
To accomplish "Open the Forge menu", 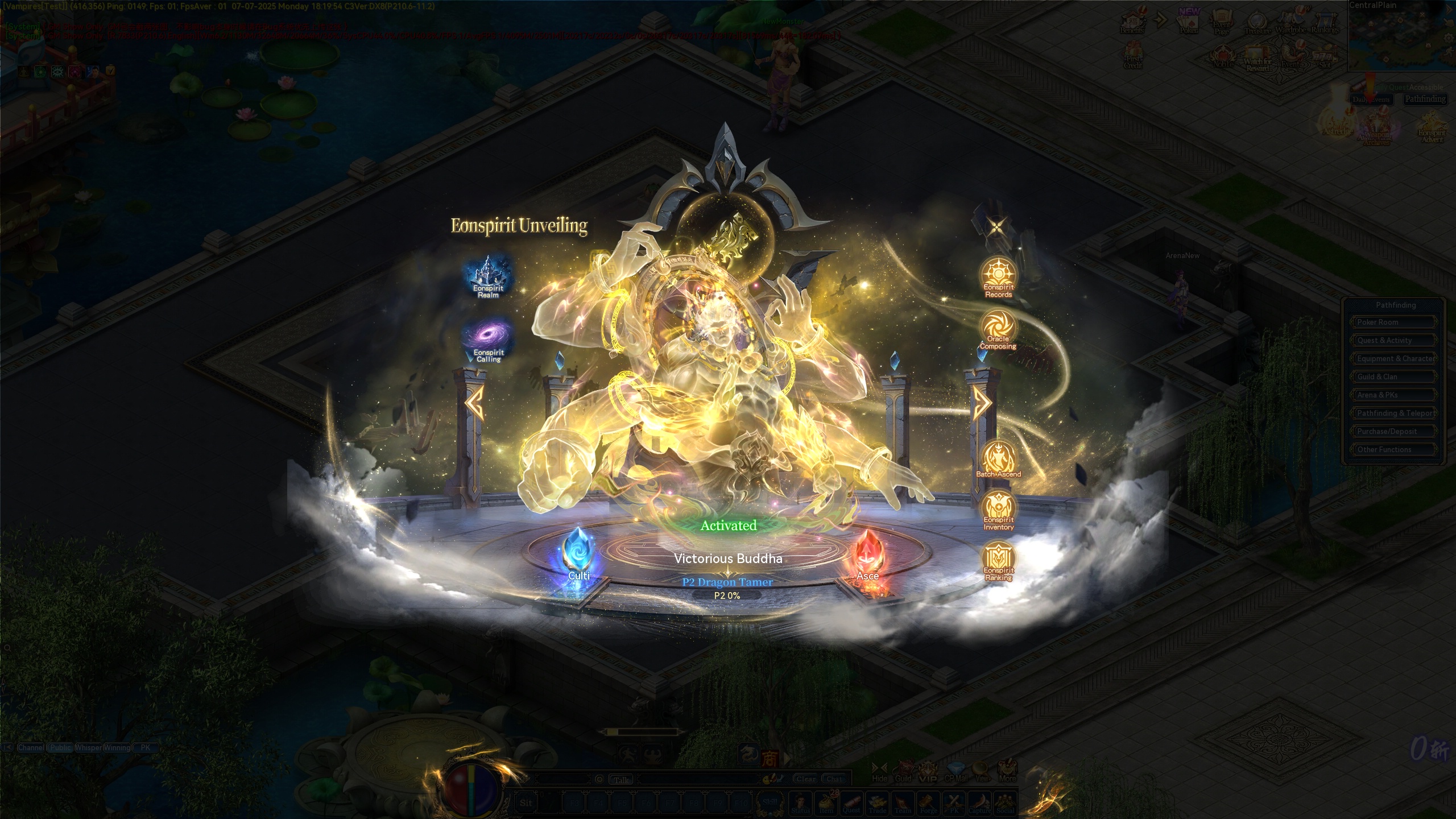I will pos(928,803).
